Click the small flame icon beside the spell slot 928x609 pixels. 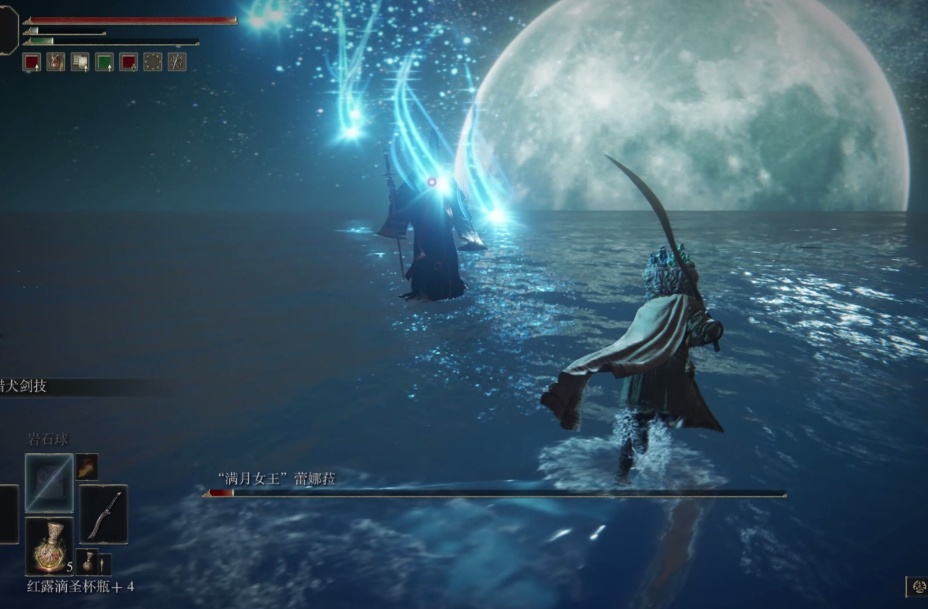coord(87,466)
